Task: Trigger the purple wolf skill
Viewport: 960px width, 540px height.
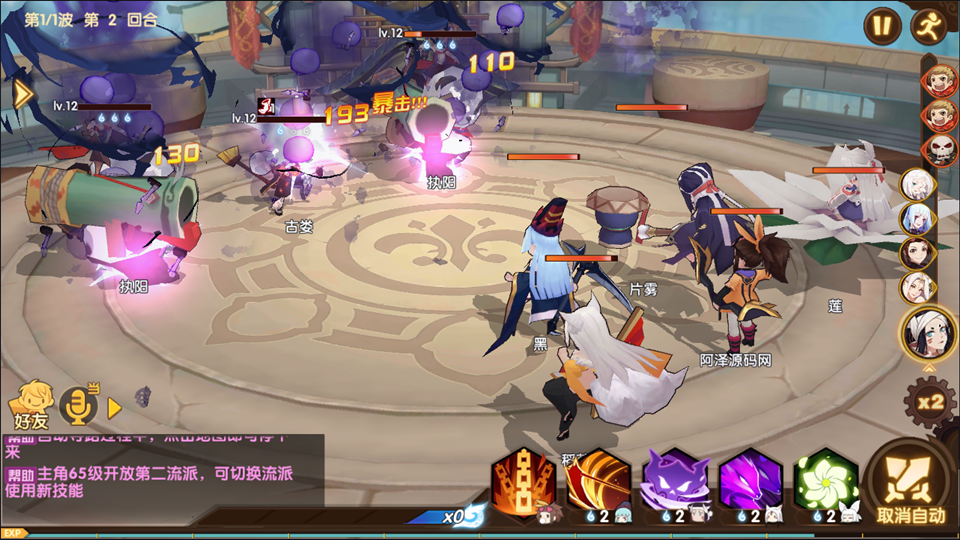Action: click(x=751, y=481)
